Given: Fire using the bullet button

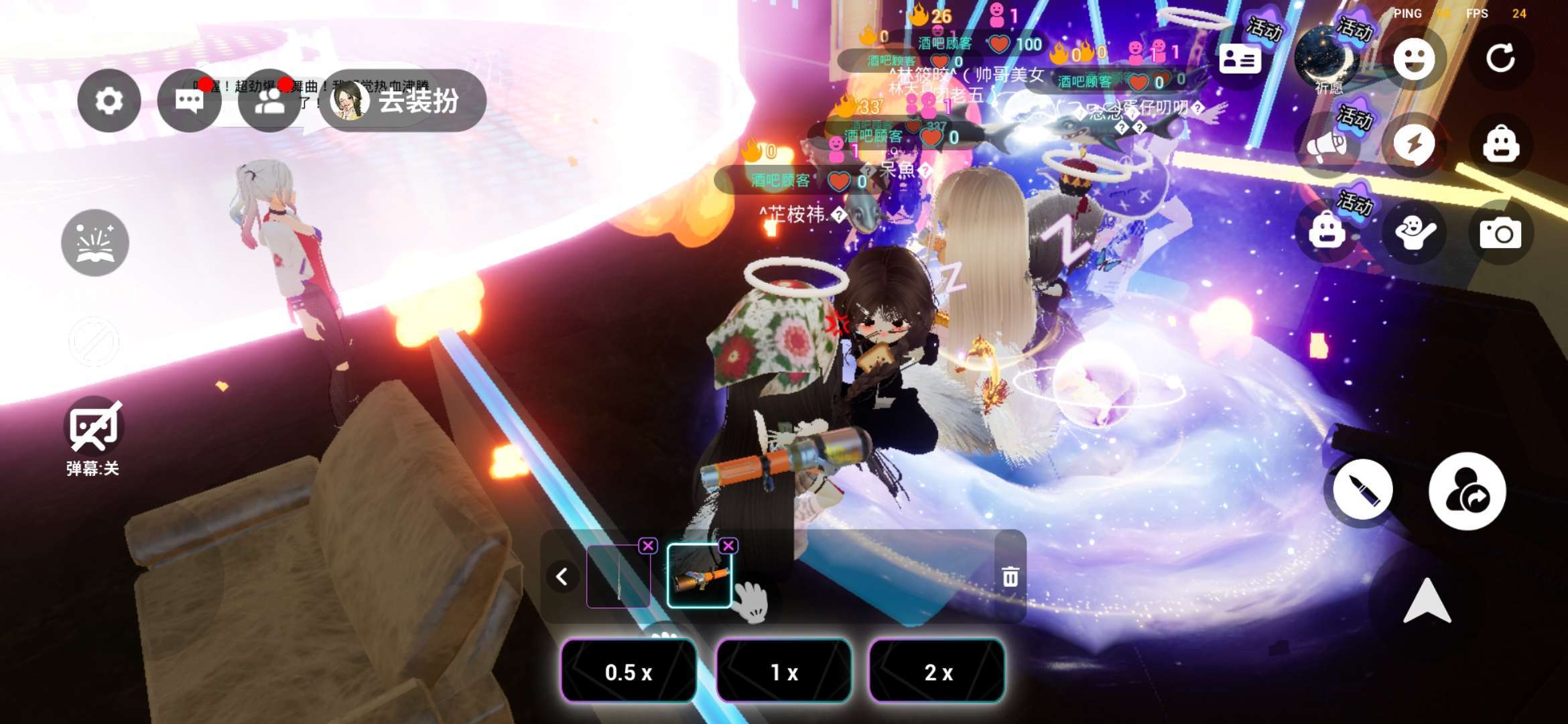Looking at the screenshot, I should pos(1363,490).
